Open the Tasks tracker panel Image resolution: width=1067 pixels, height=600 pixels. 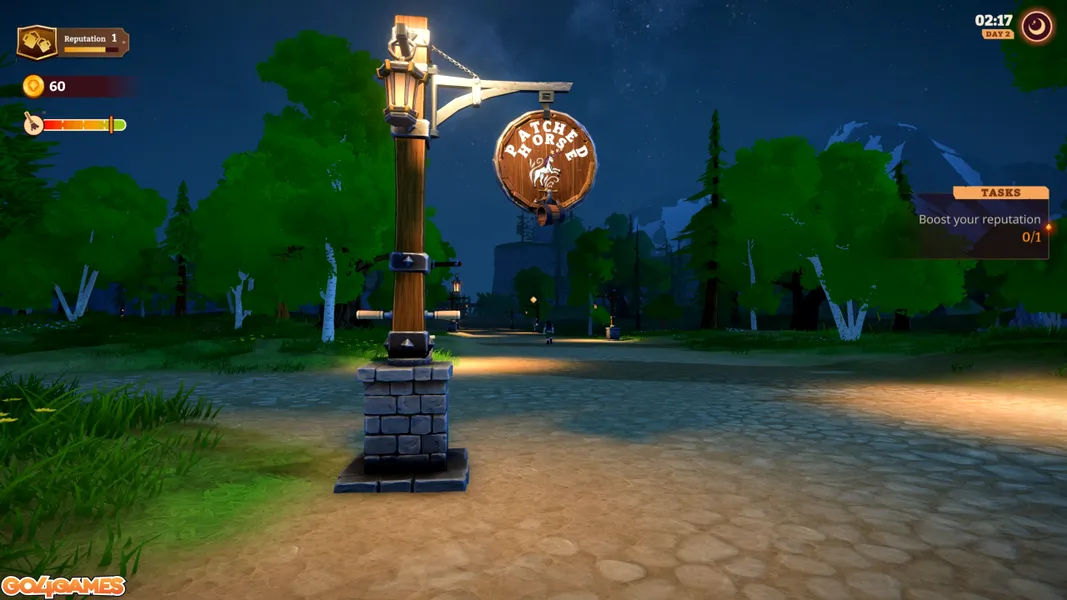click(999, 193)
